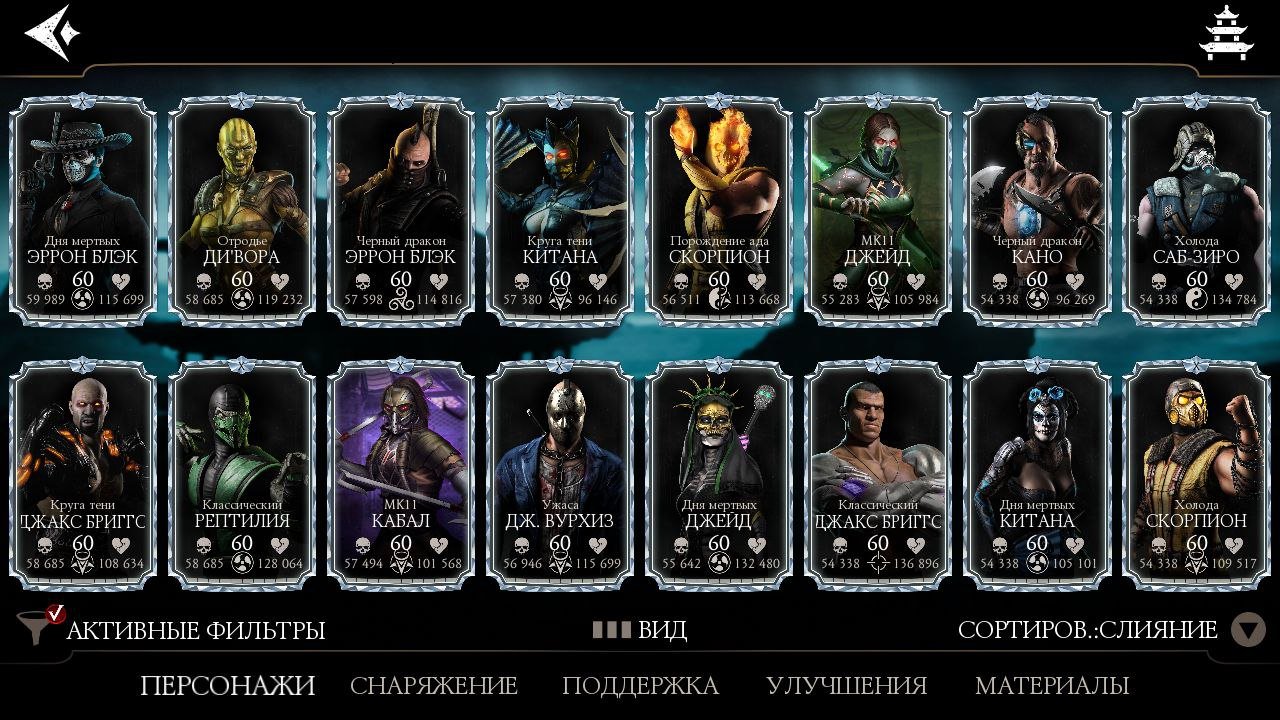Switch to the Снаряжение tab
Image resolution: width=1280 pixels, height=720 pixels.
pyautogui.click(x=434, y=686)
